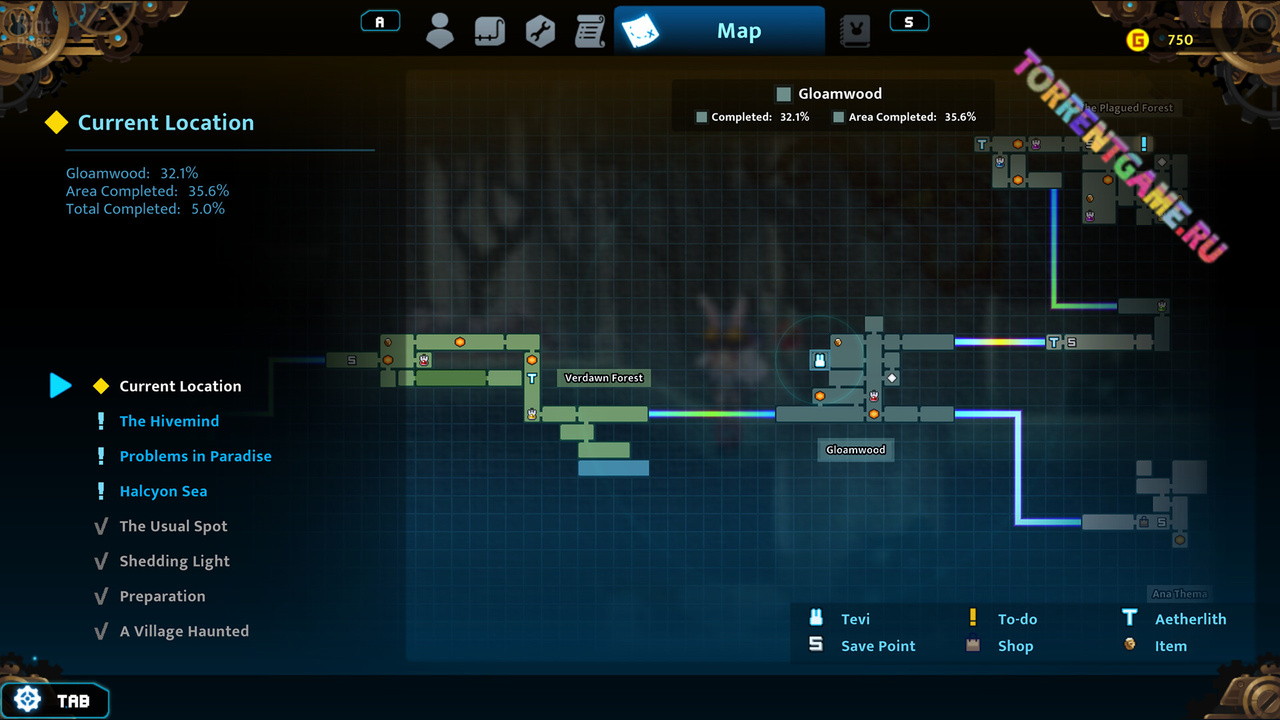Screen dimensions: 1280x720
Task: Open the character silhouette tab
Action: click(x=440, y=31)
